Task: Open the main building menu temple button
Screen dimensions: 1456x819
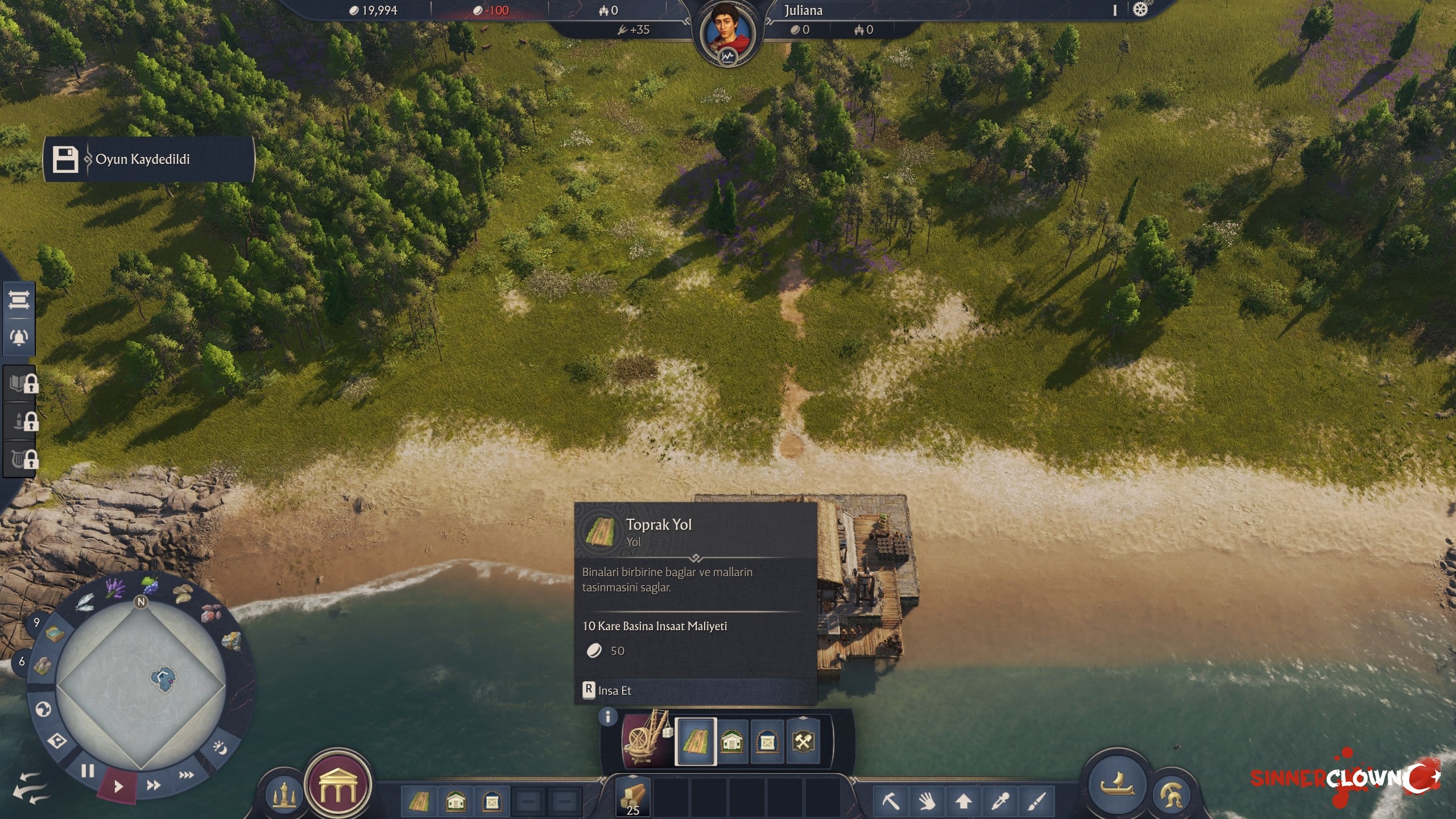Action: pos(338,785)
